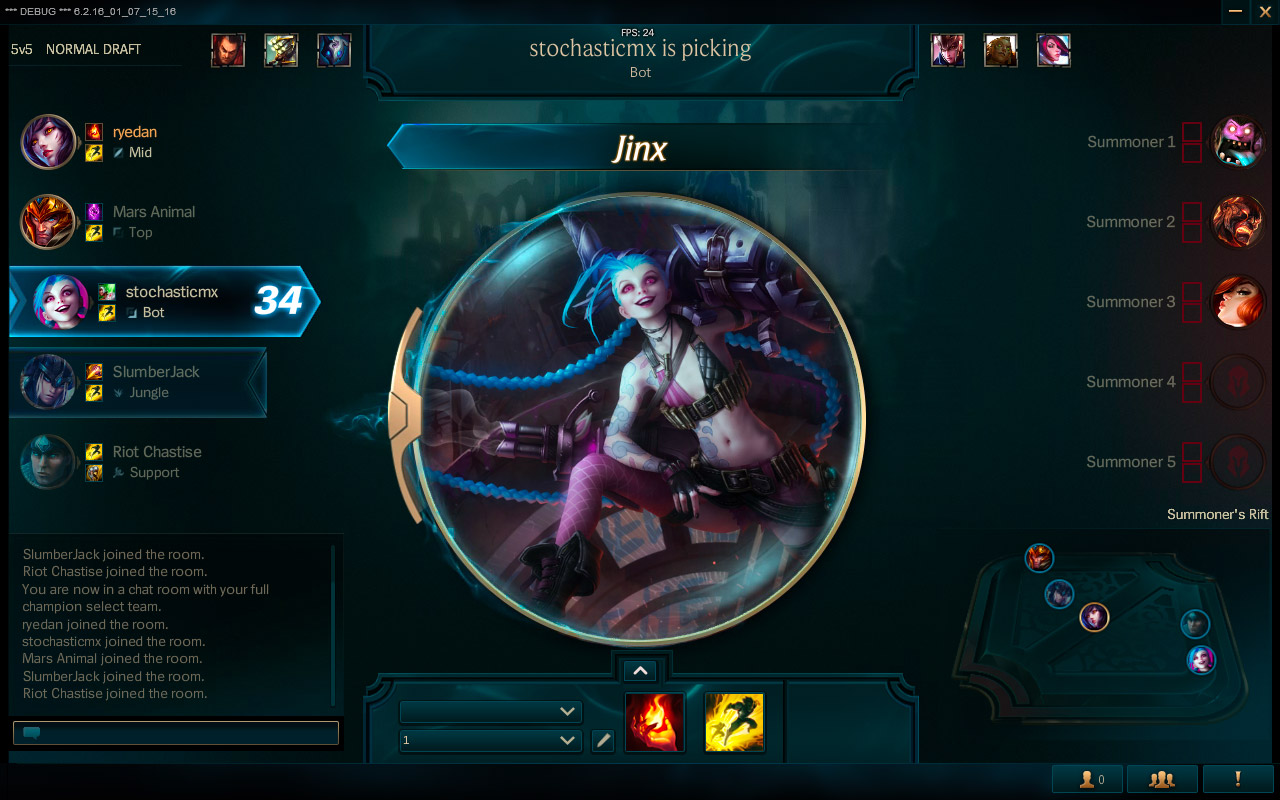Screen dimensions: 1280x800
Task: Click the 5v5 NORMAL DRAFT label
Action: [x=77, y=48]
